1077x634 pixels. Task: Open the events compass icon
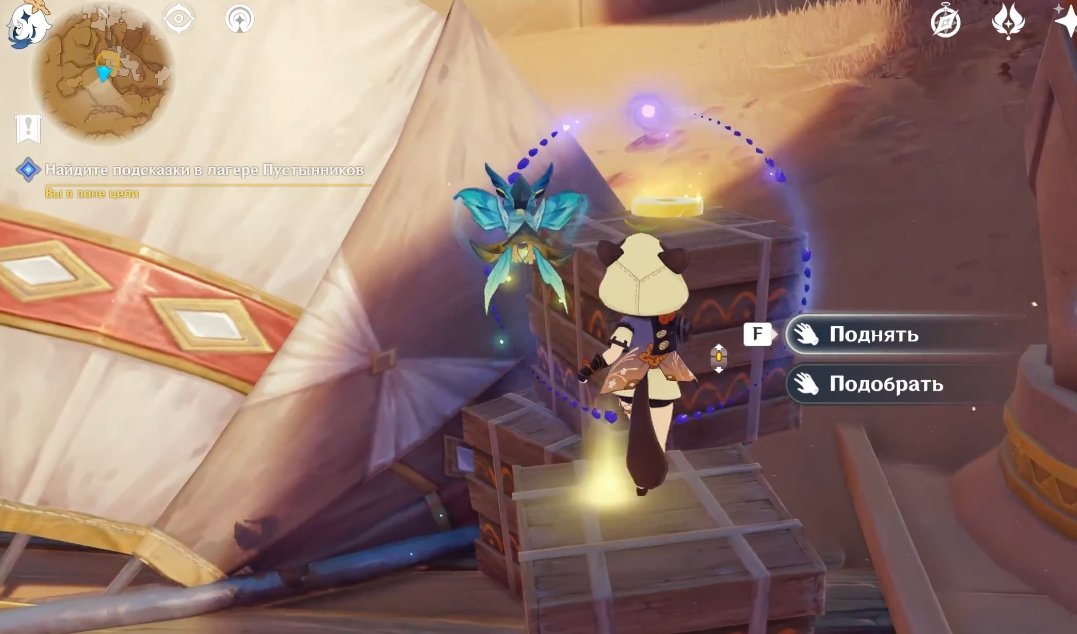pyautogui.click(x=945, y=21)
